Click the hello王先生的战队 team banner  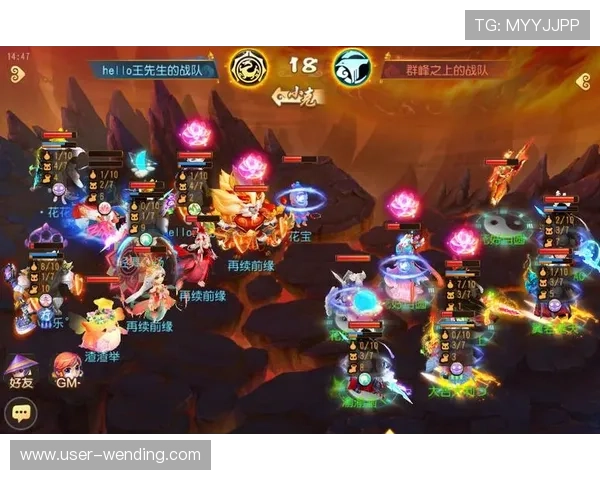[154, 70]
